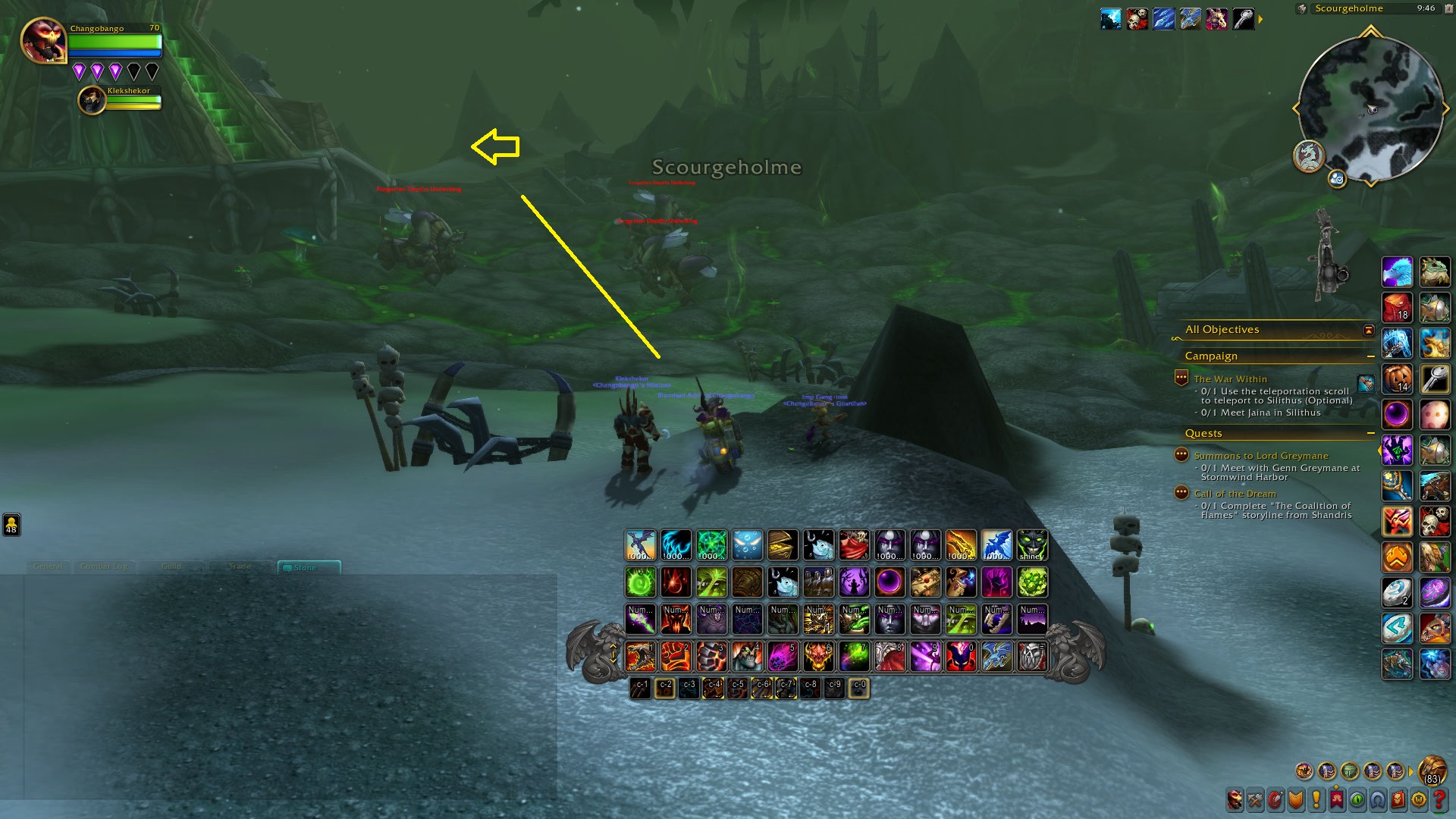Open the character info micro button
This screenshot has width=1456, height=819.
coord(1235,799)
